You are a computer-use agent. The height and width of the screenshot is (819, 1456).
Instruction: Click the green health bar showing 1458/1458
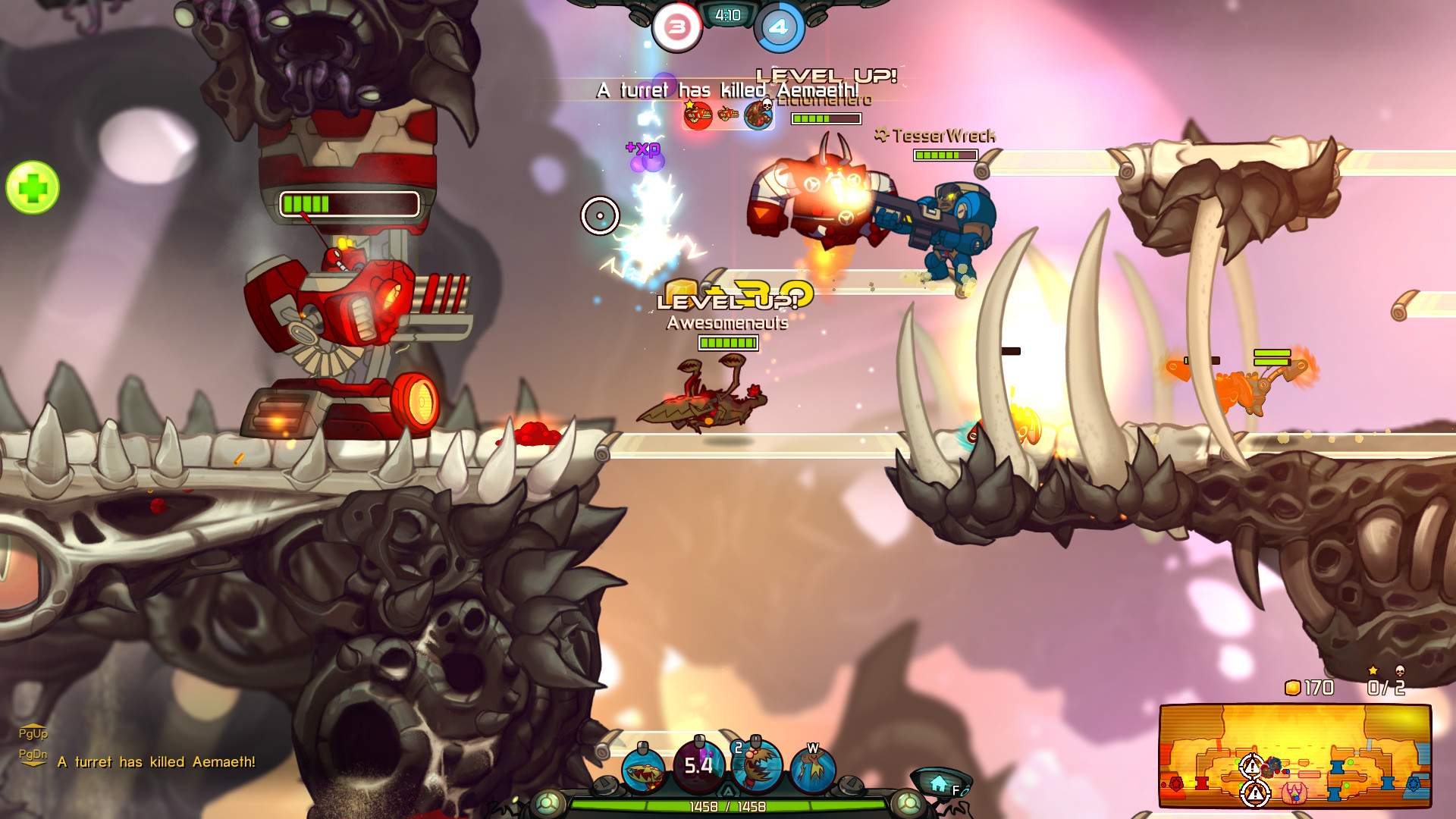click(x=729, y=807)
